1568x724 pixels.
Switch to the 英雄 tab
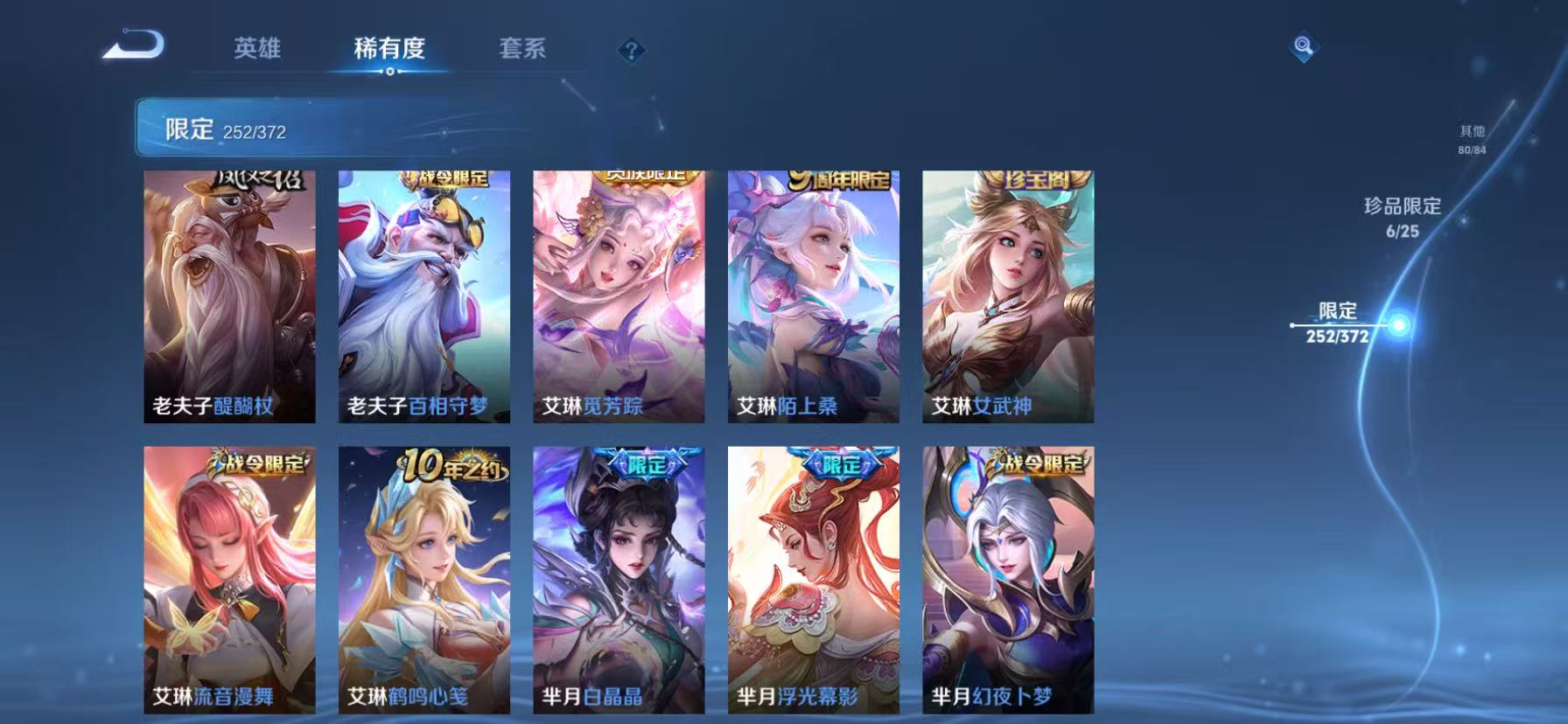[x=258, y=50]
